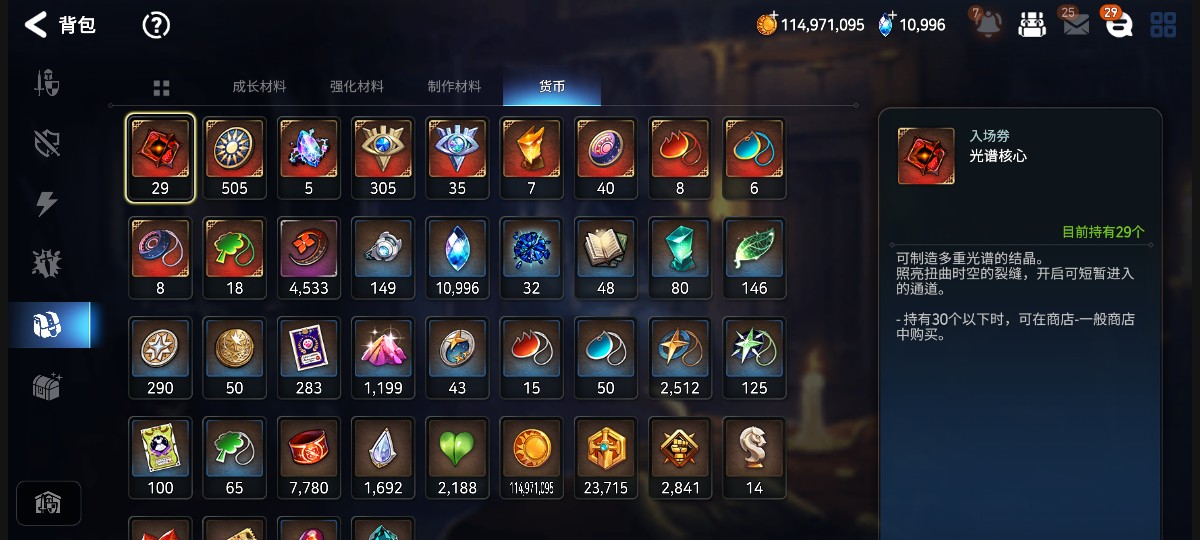This screenshot has height=540, width=1200.
Task: Go back from the 背包 screen
Action: (x=36, y=25)
